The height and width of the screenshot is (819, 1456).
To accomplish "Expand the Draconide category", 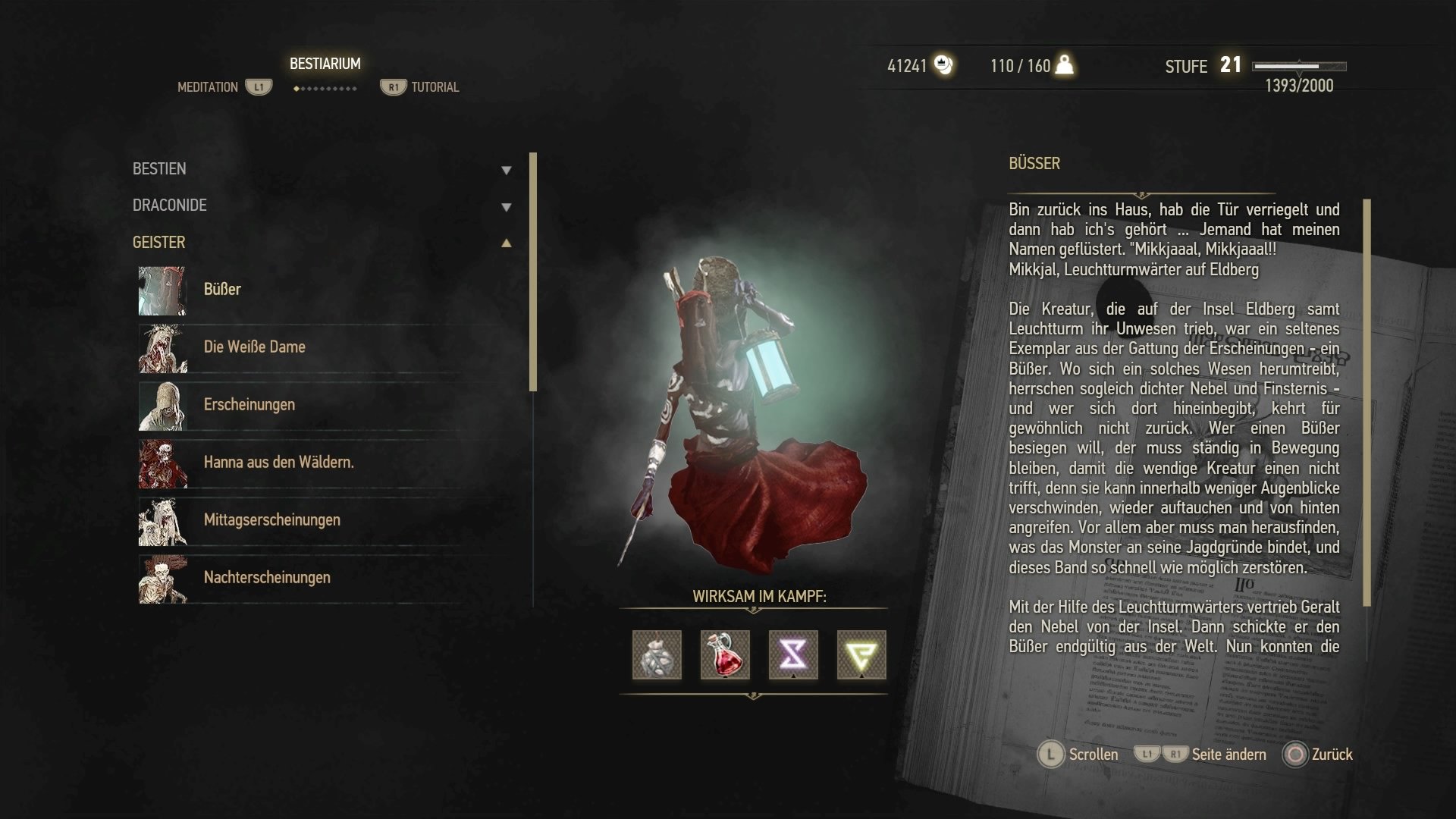I will pyautogui.click(x=506, y=206).
